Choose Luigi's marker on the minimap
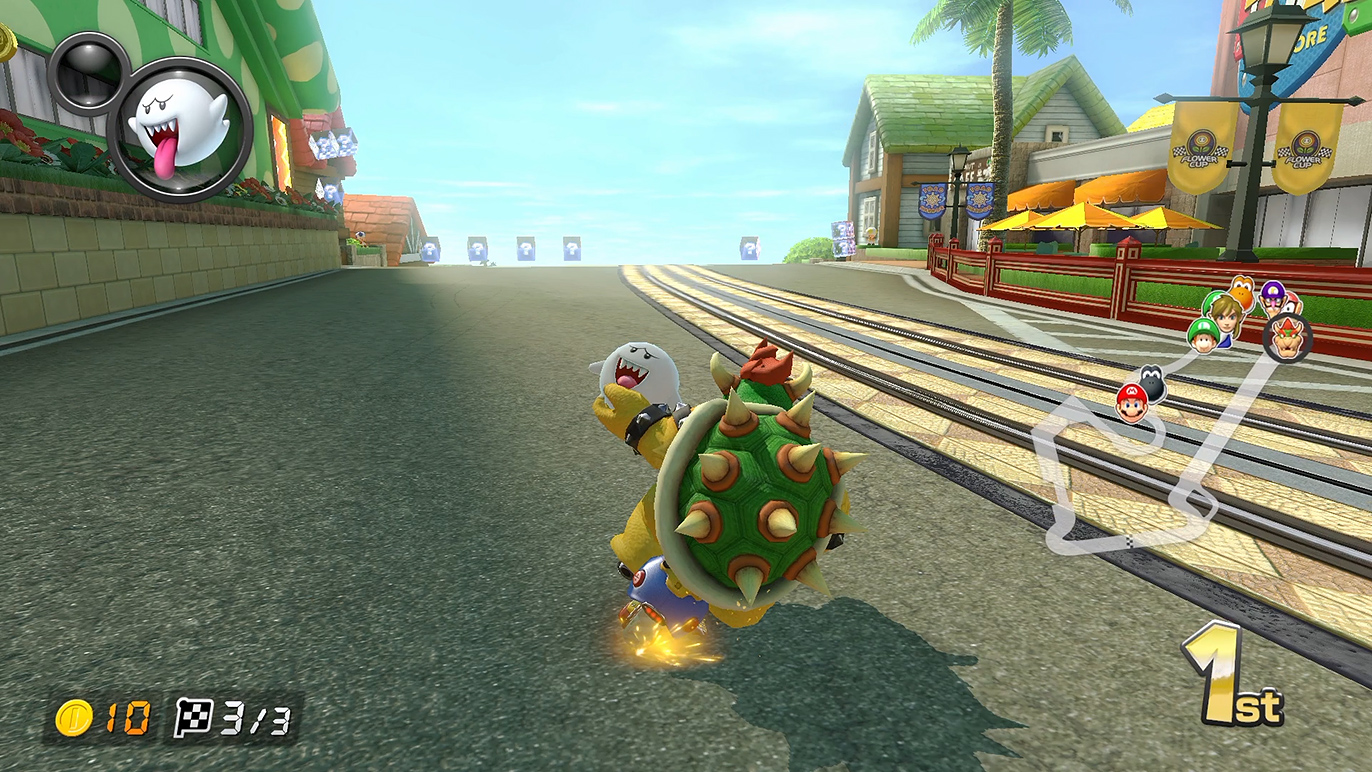Viewport: 1372px width, 772px height. tap(1204, 335)
